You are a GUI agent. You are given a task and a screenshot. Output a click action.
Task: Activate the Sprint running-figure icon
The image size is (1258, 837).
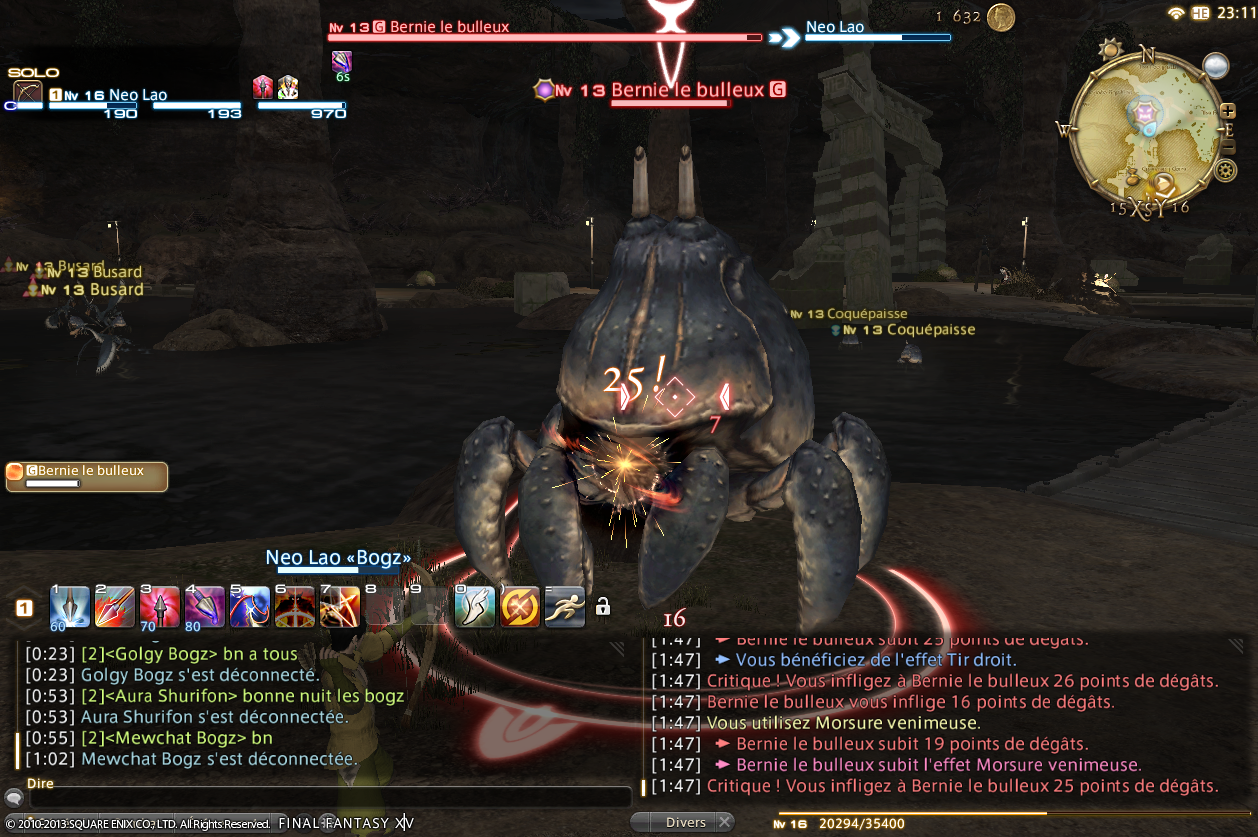pos(564,606)
